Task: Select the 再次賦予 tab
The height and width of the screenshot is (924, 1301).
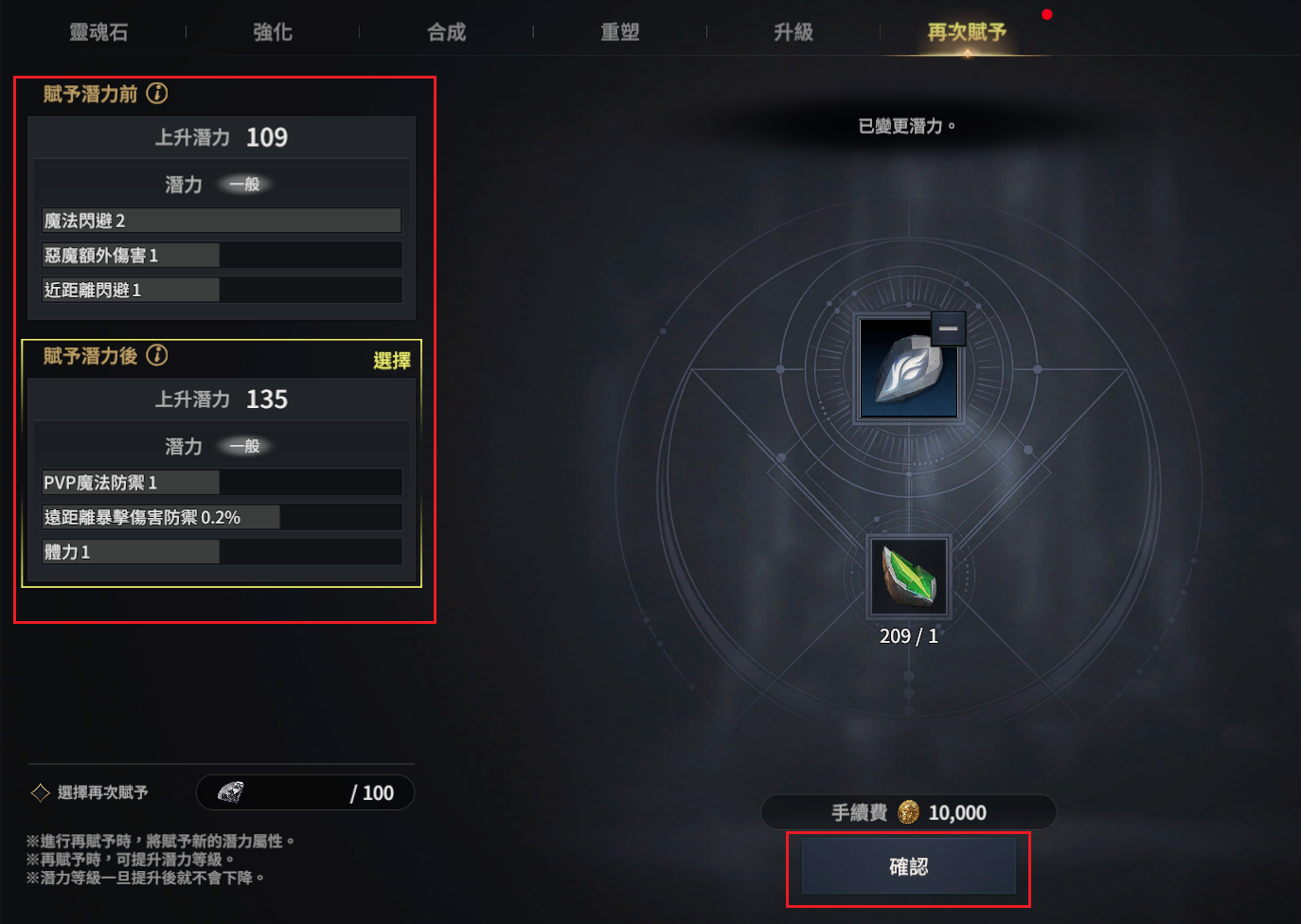Action: (967, 32)
